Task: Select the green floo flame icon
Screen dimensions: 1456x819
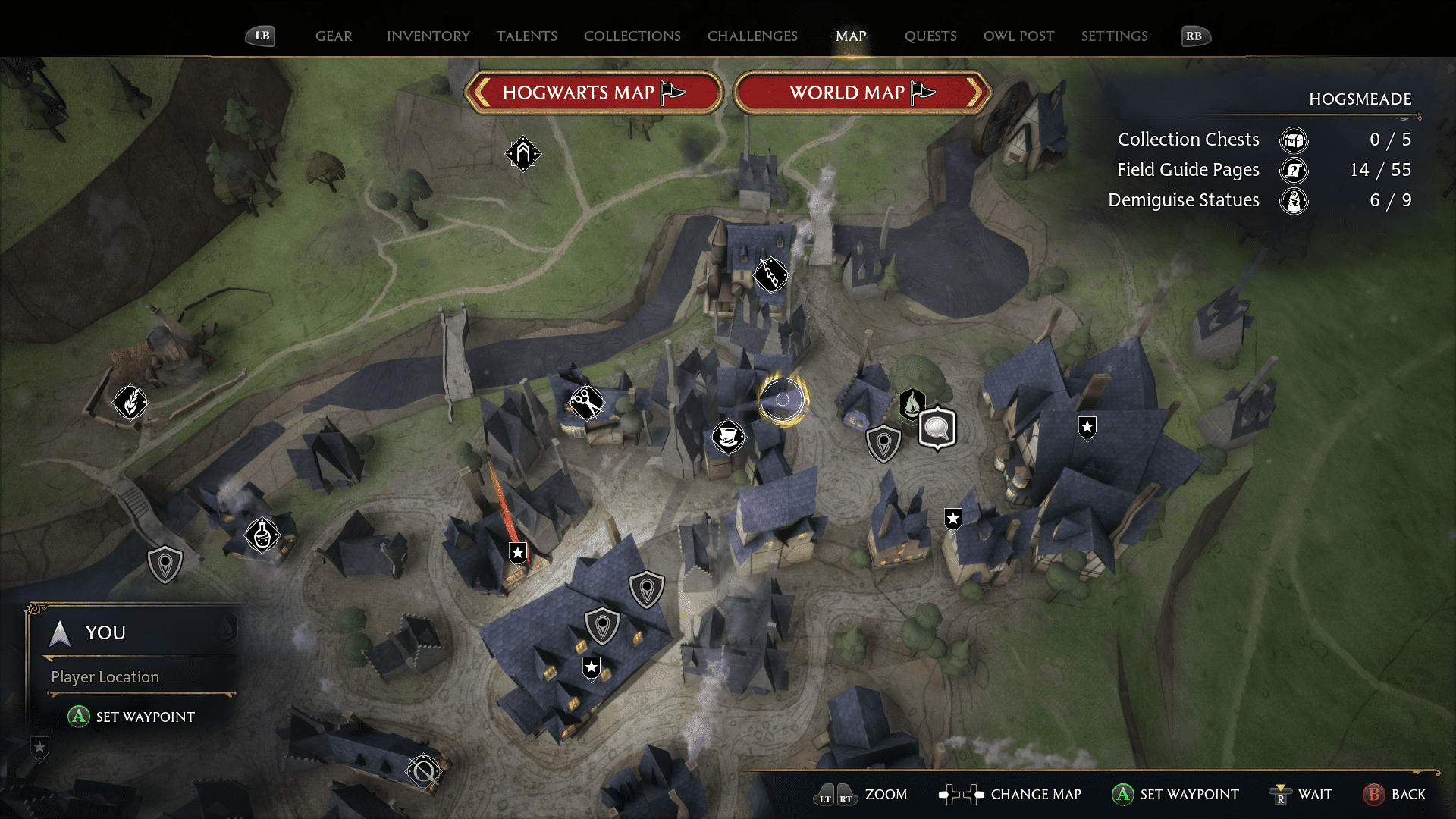Action: (911, 406)
